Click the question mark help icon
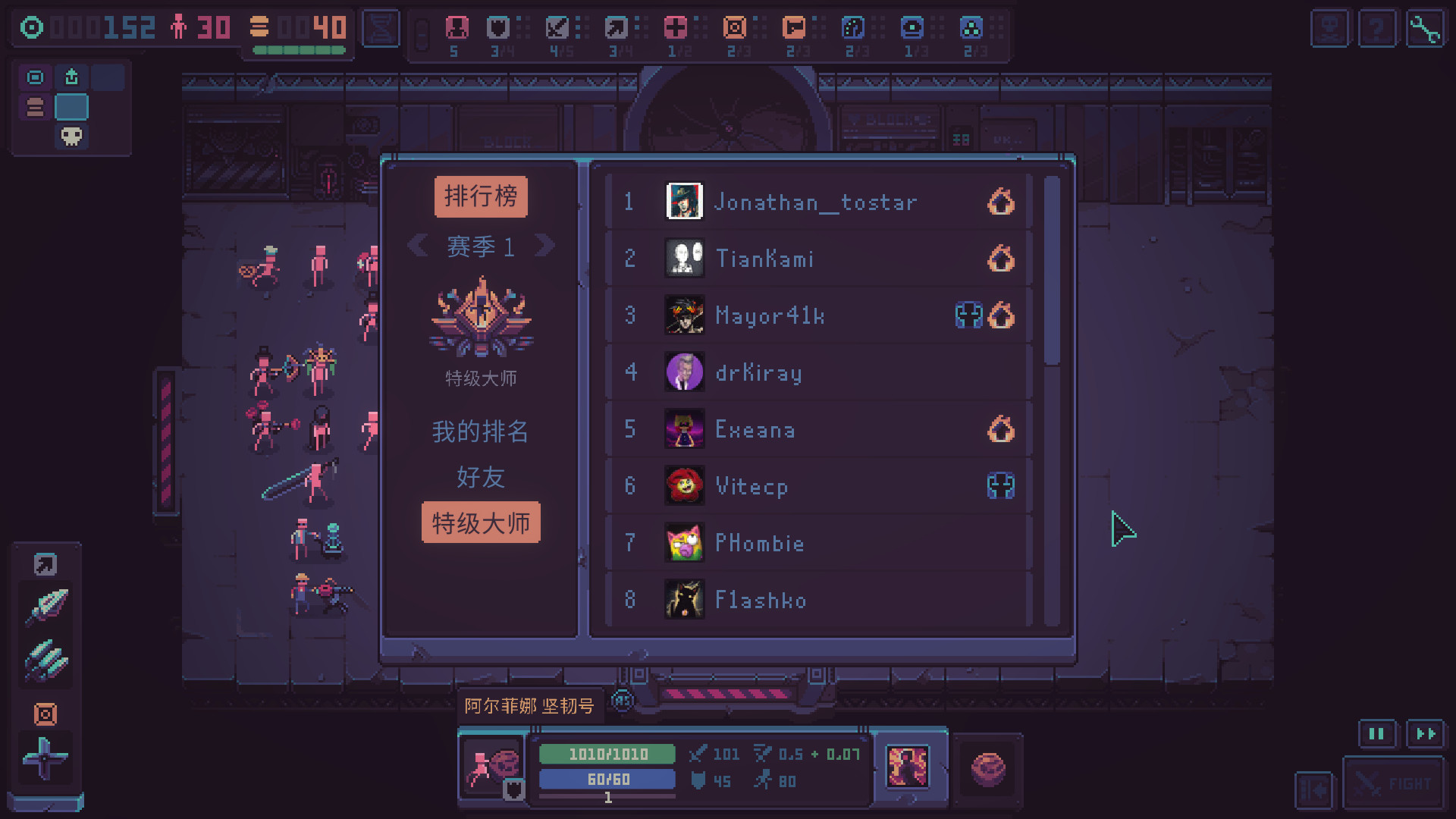This screenshot has height=819, width=1456. coord(1378,28)
